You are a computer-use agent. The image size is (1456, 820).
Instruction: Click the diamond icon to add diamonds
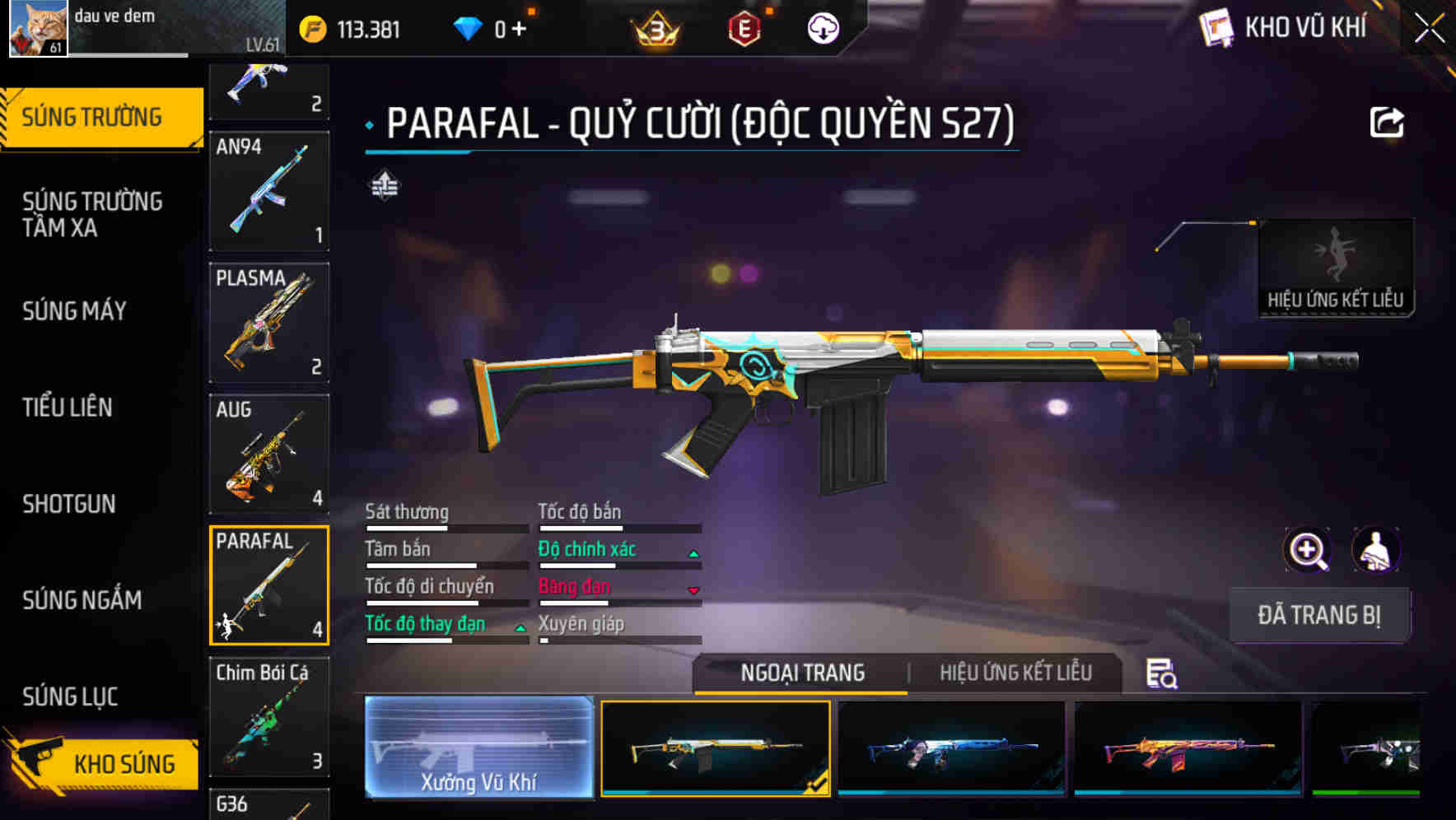click(468, 27)
